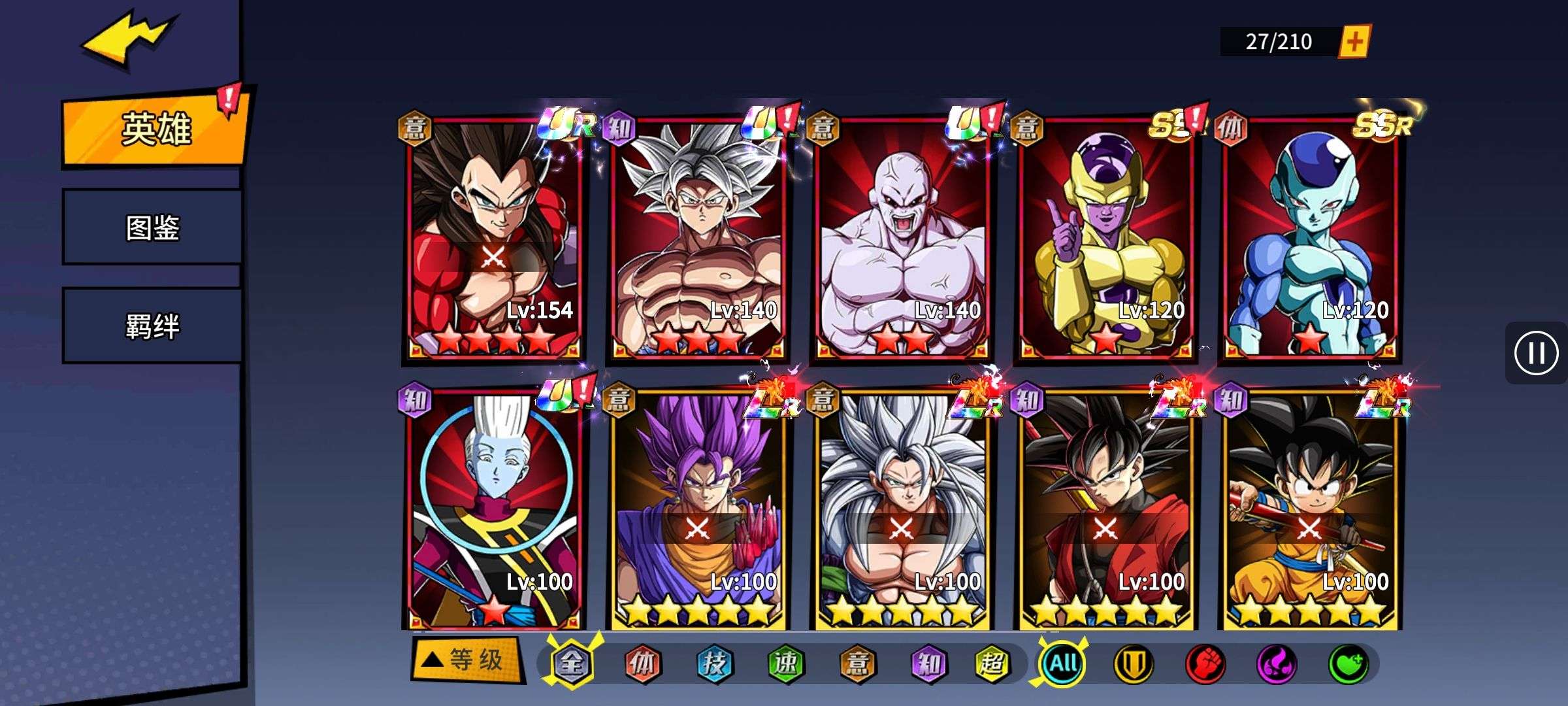Image resolution: width=1568 pixels, height=706 pixels.
Task: Filter by the red fist attack role
Action: pyautogui.click(x=1205, y=664)
